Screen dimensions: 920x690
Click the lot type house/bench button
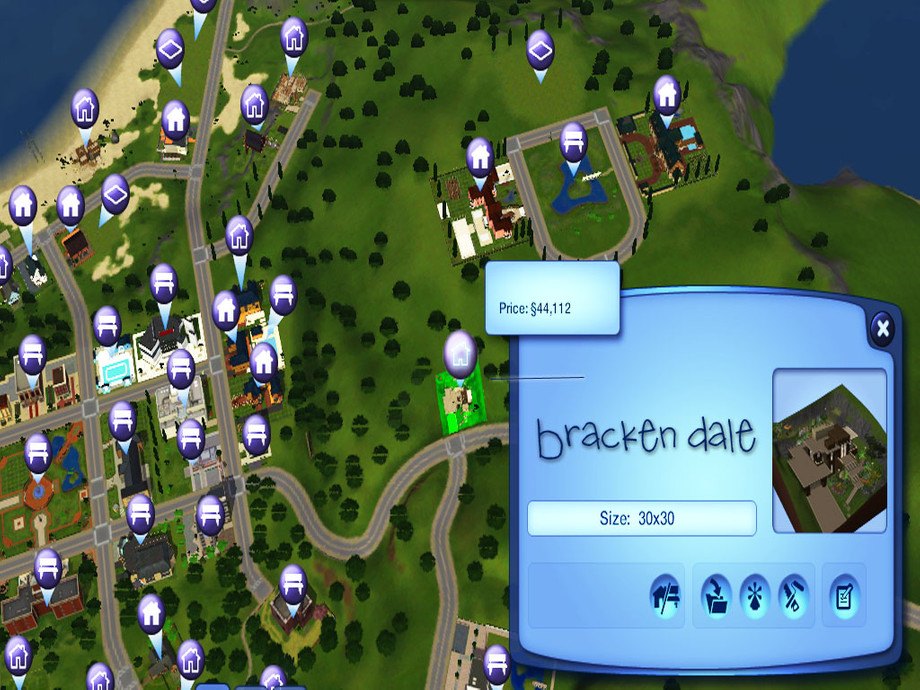[664, 596]
